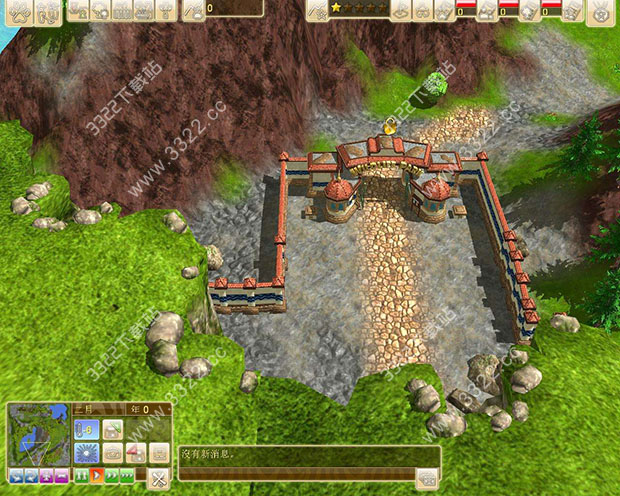Click the blue snowflake gear button
Viewport: 620px width, 496px height.
click(x=85, y=453)
